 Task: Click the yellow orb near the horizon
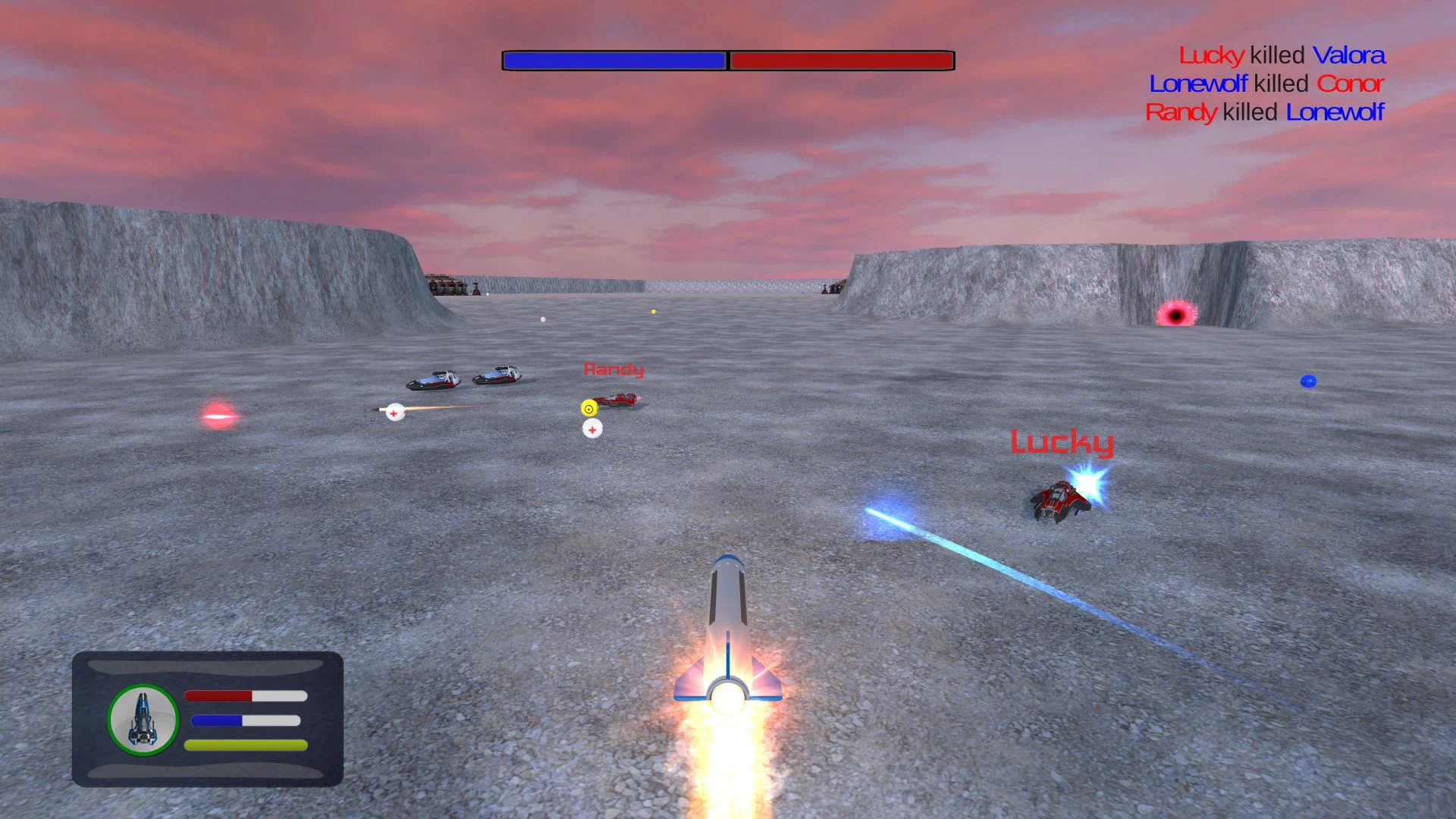653,310
